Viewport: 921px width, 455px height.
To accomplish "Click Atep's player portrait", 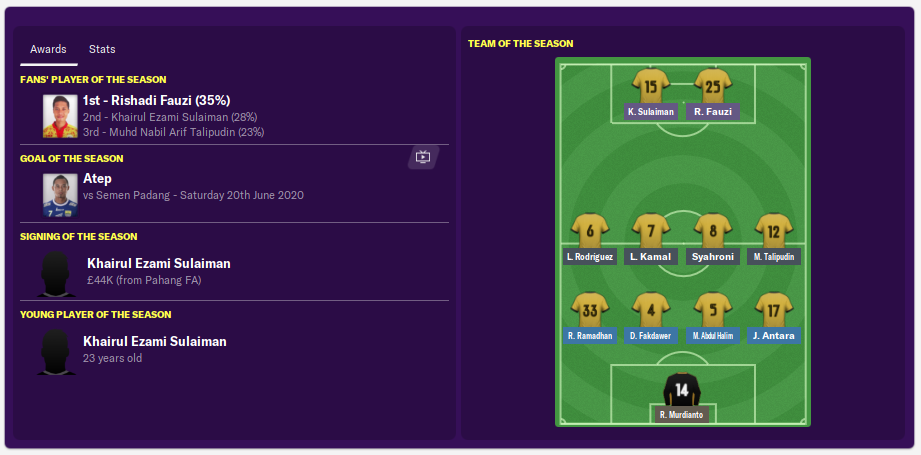I will pyautogui.click(x=60, y=195).
